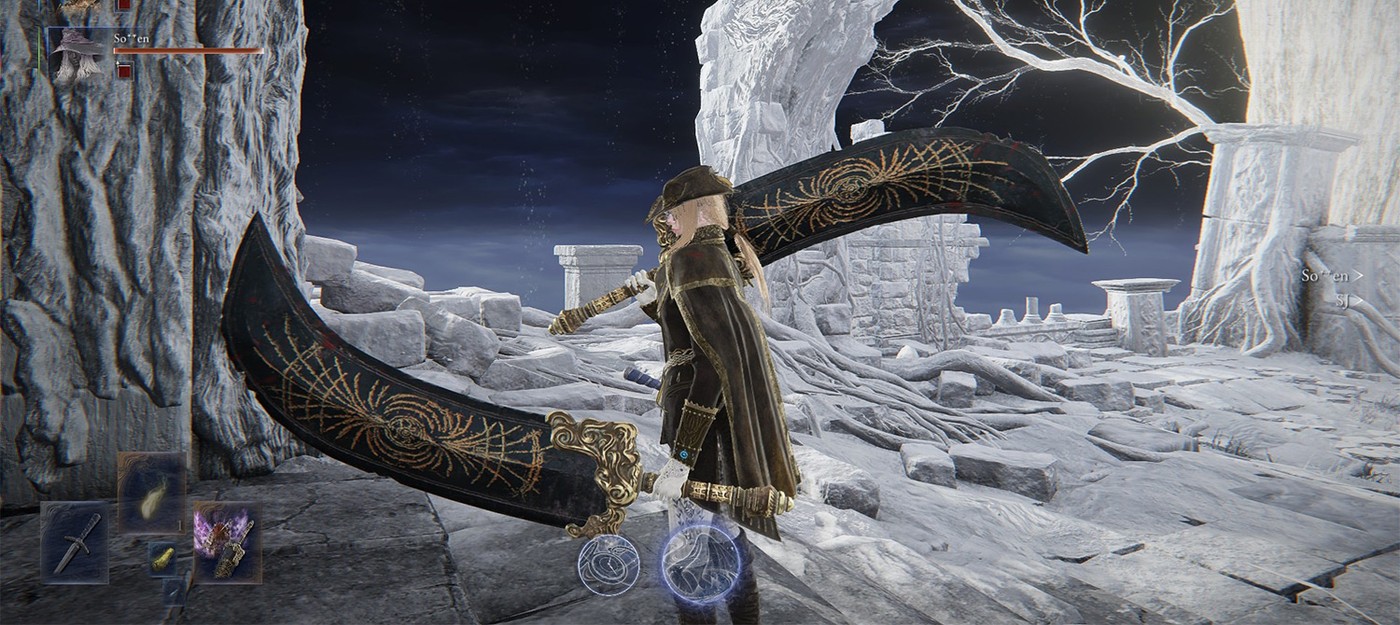Select the purple-glowing right-hand weapon slot
The height and width of the screenshot is (625, 1400).
click(227, 542)
